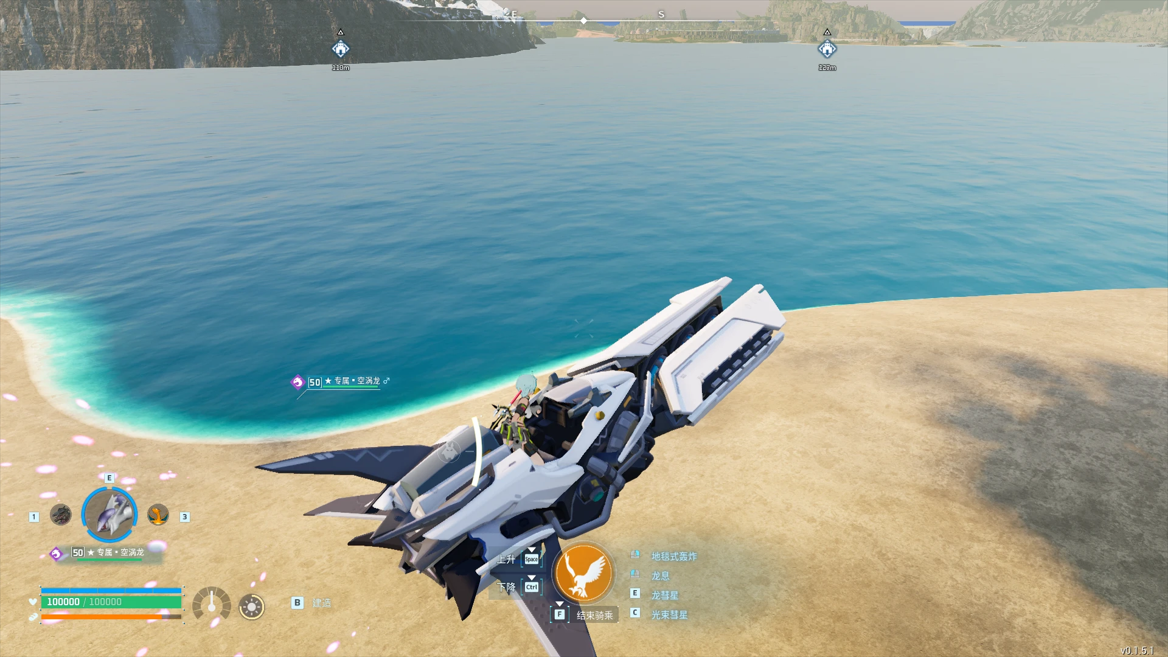Click the sun time-of-day indicator
The height and width of the screenshot is (657, 1168).
[252, 606]
